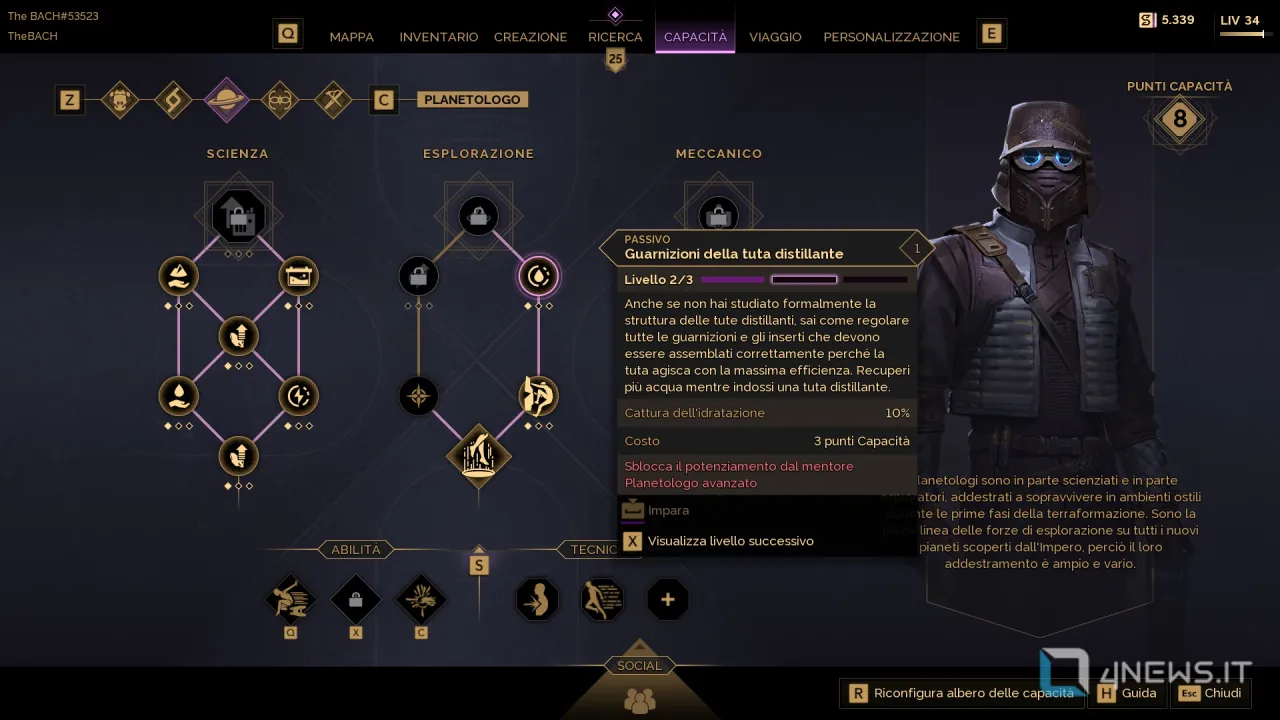Click the plus technique slot
Screen dimensions: 1280x720
[667, 600]
